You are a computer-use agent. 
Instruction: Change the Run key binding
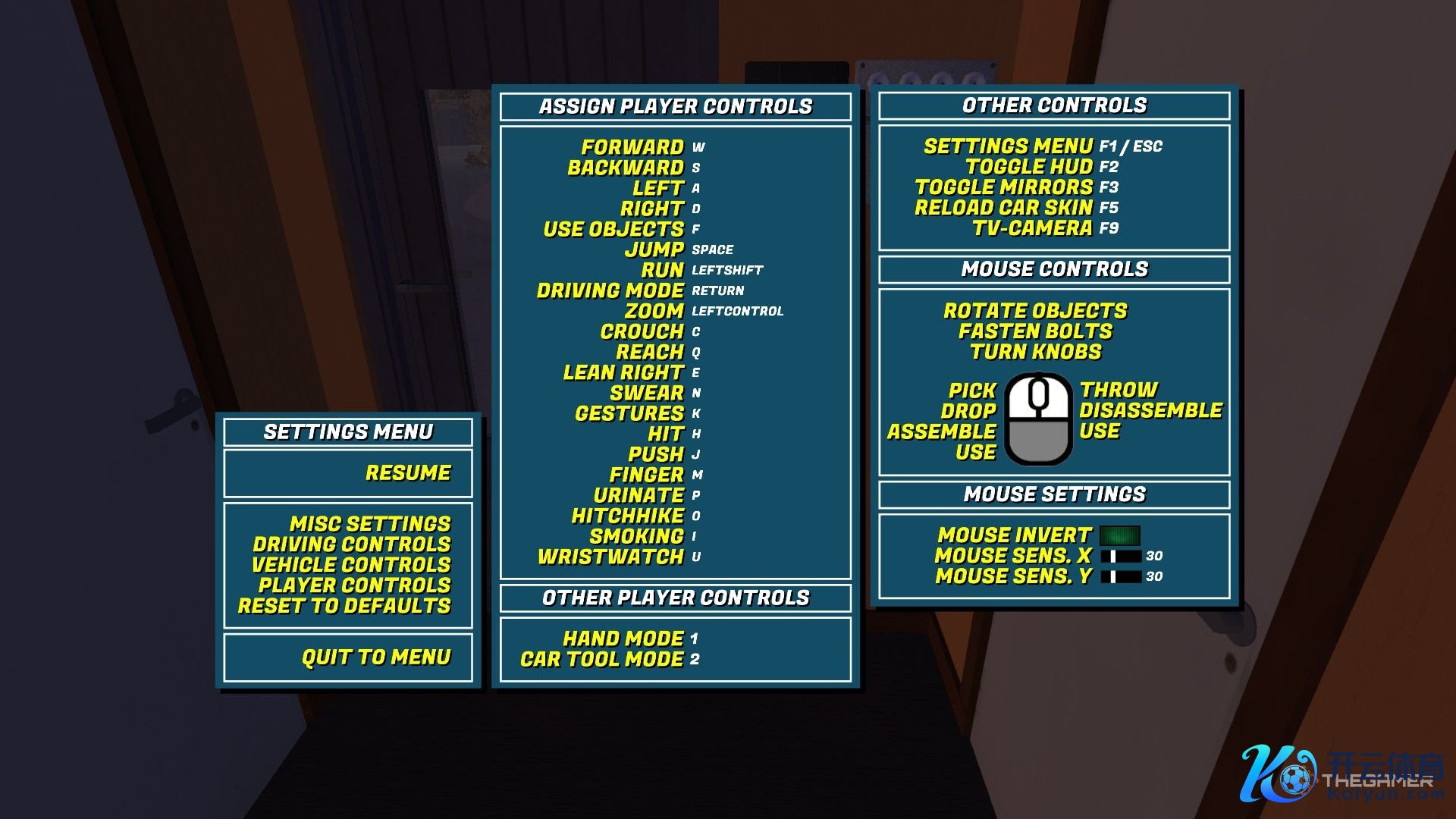click(x=726, y=271)
